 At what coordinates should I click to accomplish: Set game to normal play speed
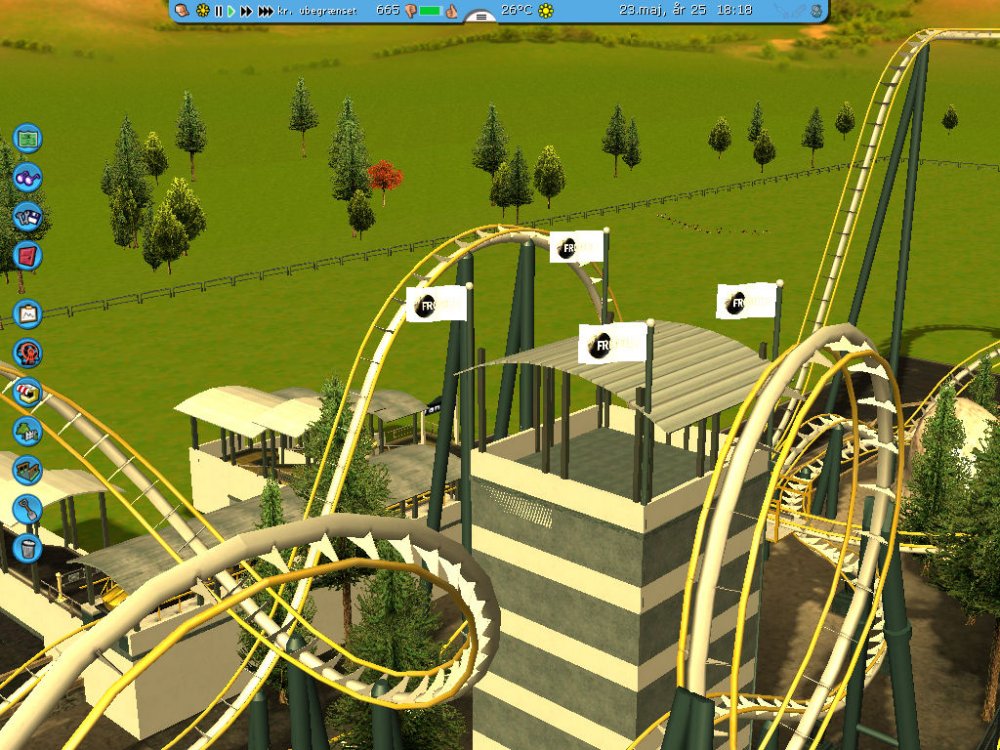click(231, 11)
